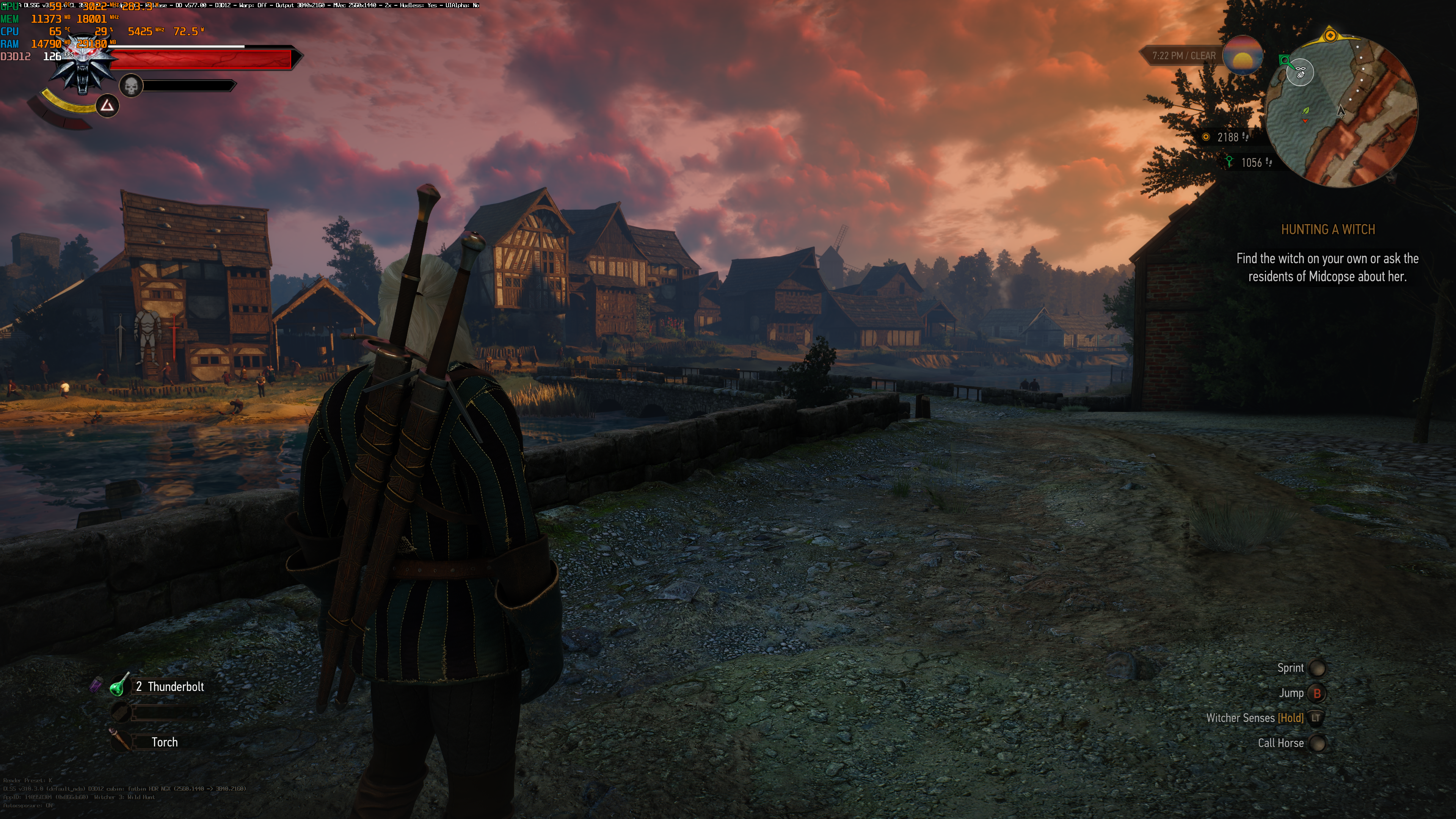The height and width of the screenshot is (819, 1456).
Task: Click the green quest marker on minimap
Action: tap(1285, 60)
